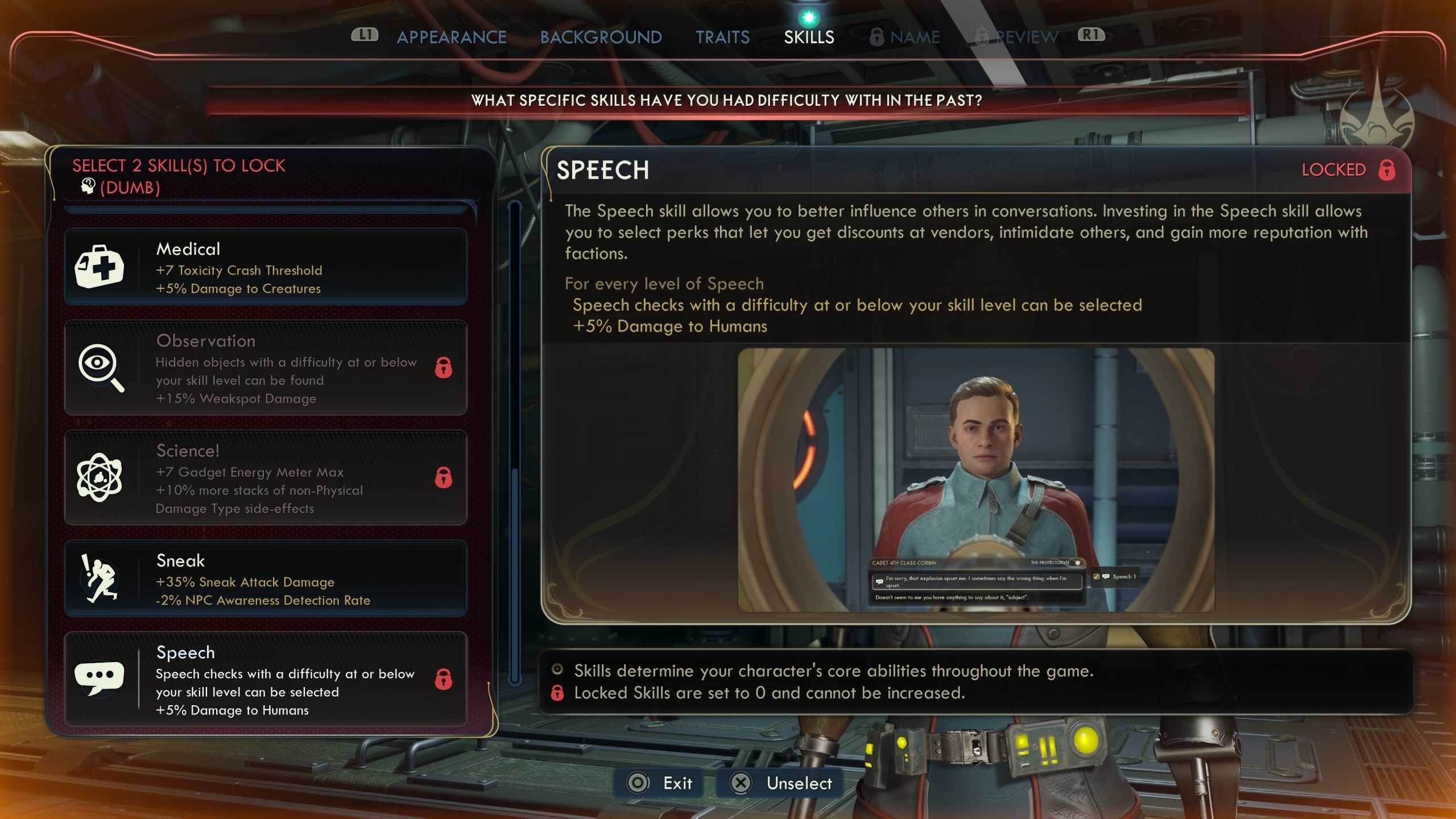Click the Speech preview thumbnail
Image resolution: width=1456 pixels, height=819 pixels.
[x=976, y=480]
